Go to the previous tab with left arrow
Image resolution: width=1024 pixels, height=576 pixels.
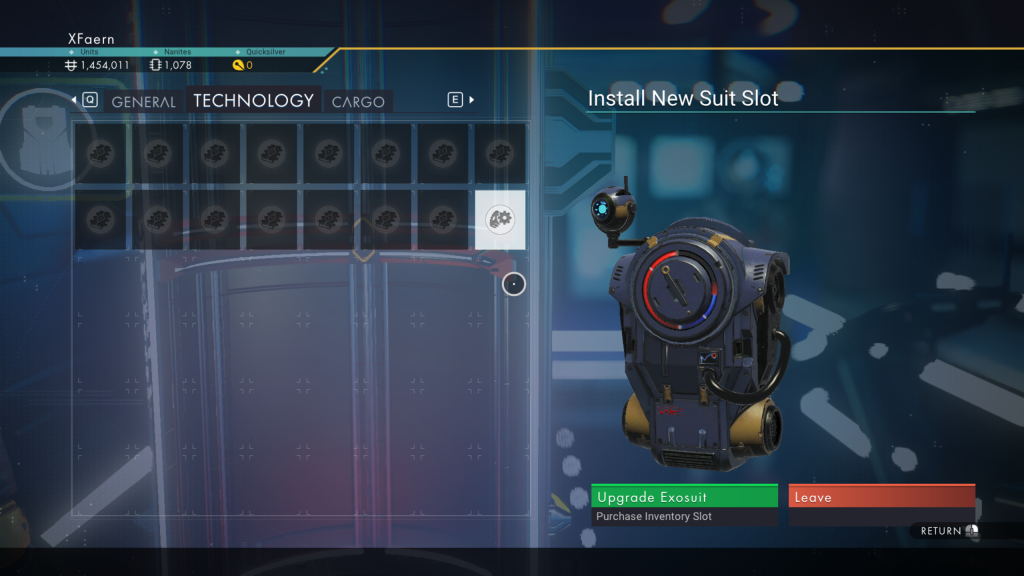coord(74,100)
